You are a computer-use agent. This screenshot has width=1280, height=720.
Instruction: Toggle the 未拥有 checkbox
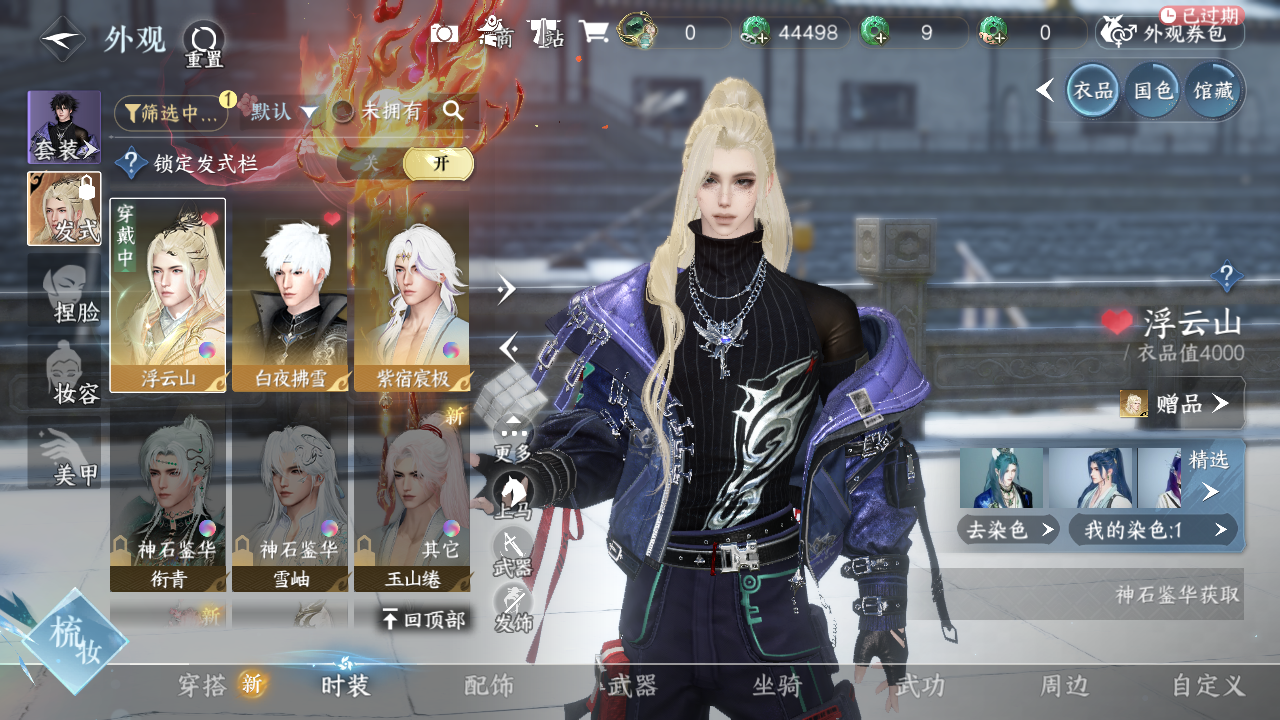pos(343,112)
